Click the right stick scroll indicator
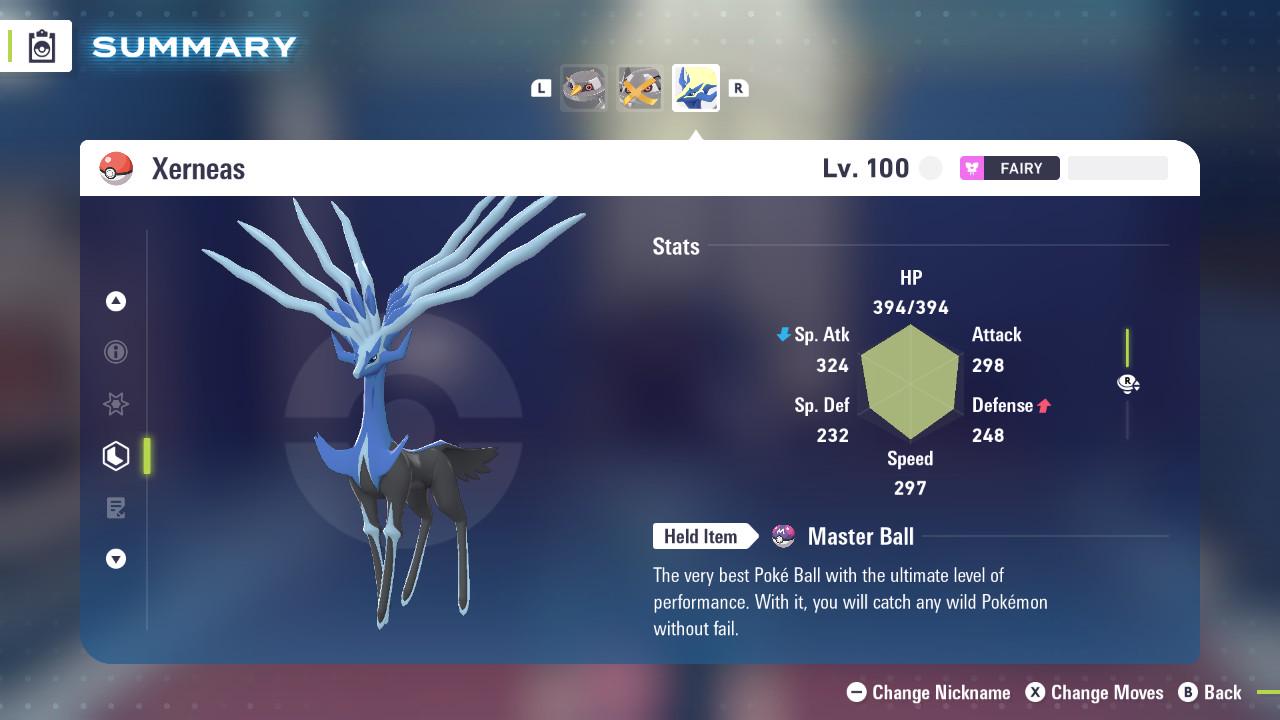This screenshot has height=720, width=1280. point(1128,383)
